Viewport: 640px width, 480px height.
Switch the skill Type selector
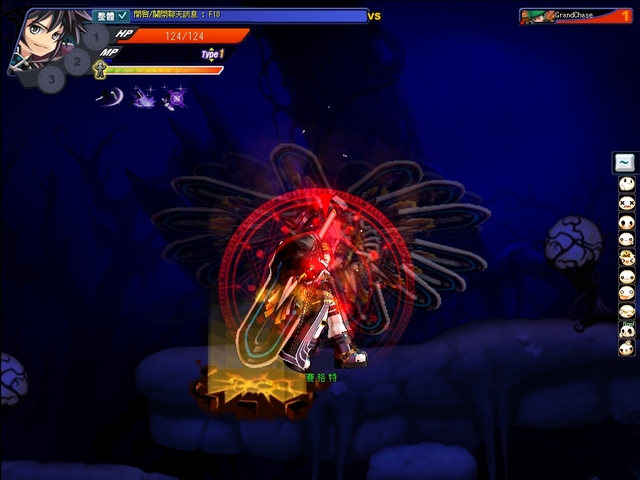[x=212, y=54]
